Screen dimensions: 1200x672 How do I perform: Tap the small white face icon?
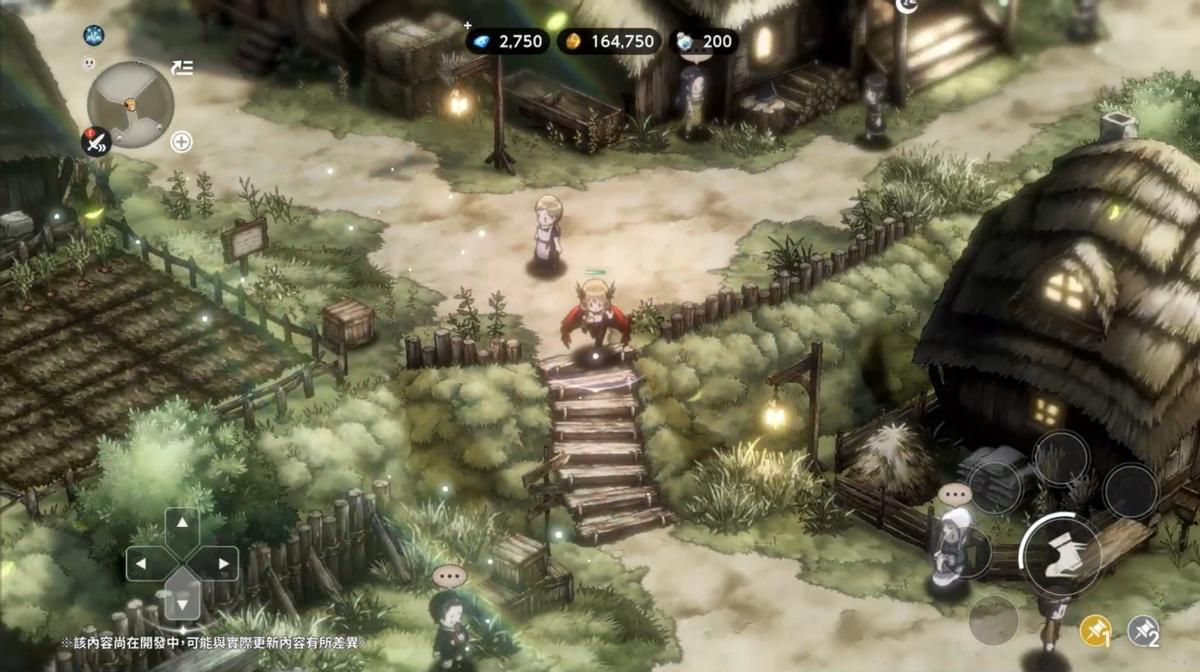[87, 63]
